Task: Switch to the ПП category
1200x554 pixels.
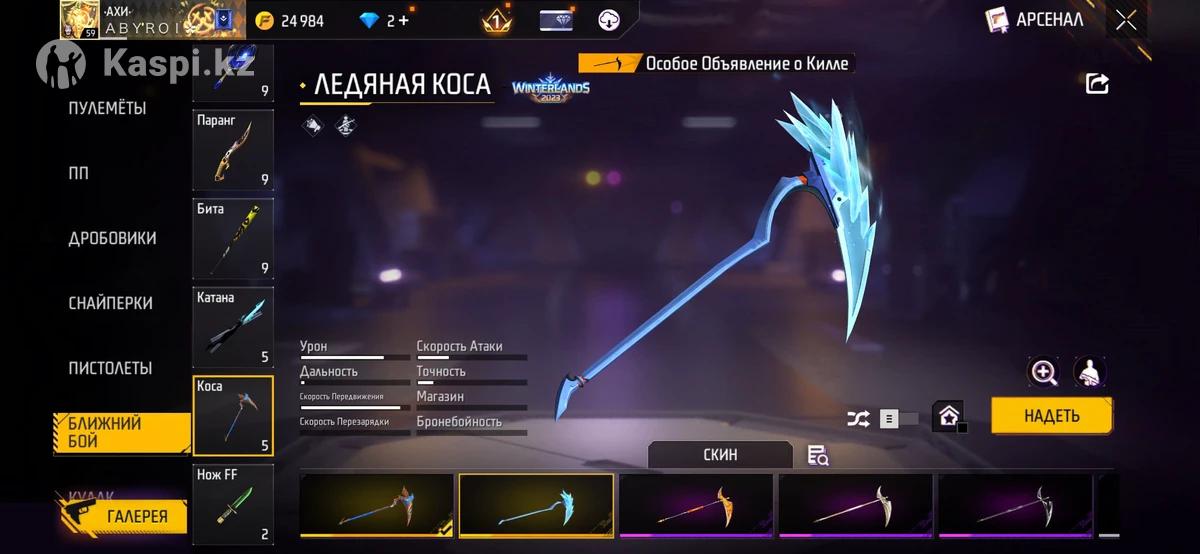Action: [x=78, y=173]
